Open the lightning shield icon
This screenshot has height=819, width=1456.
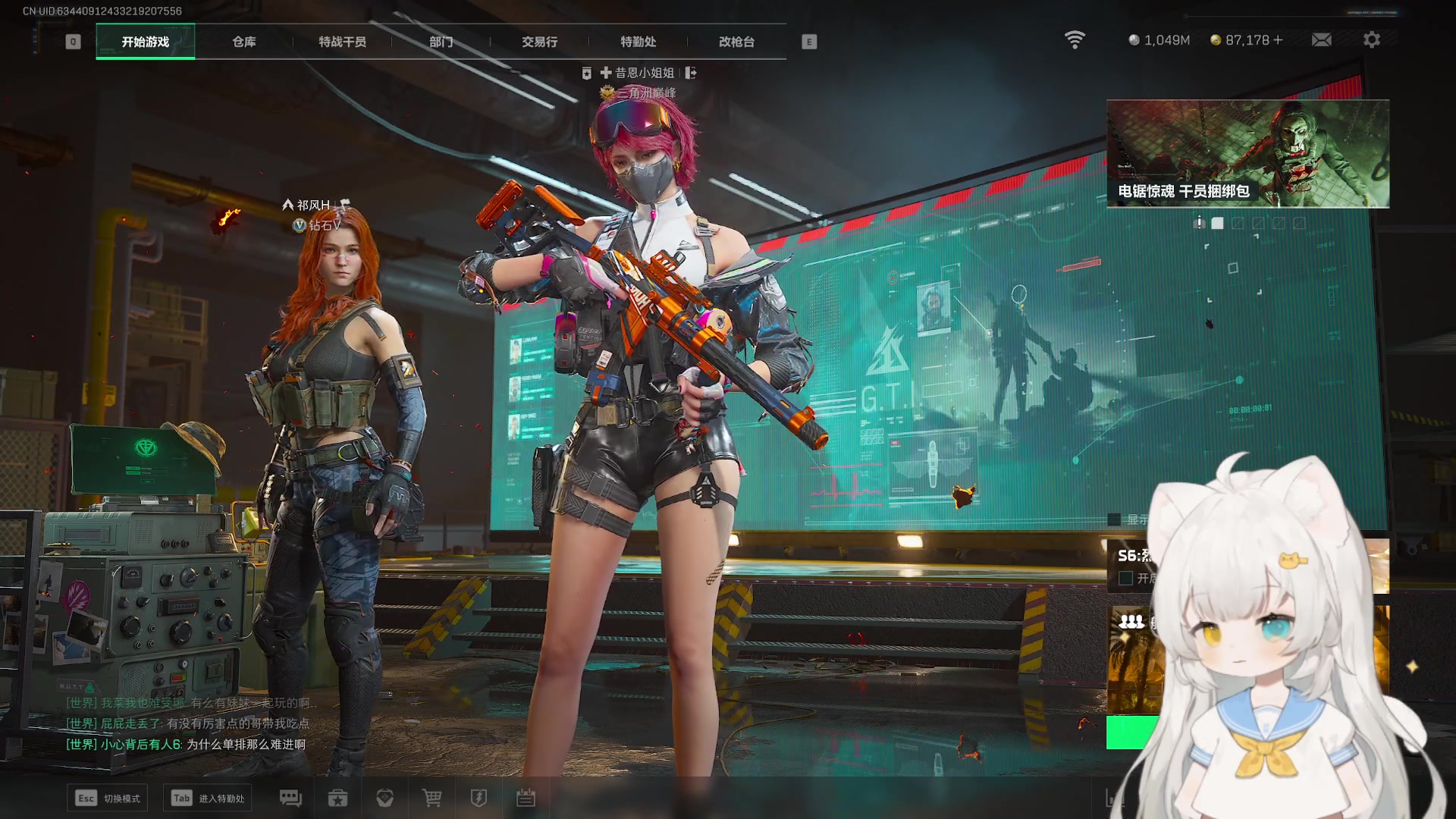pyautogui.click(x=479, y=798)
